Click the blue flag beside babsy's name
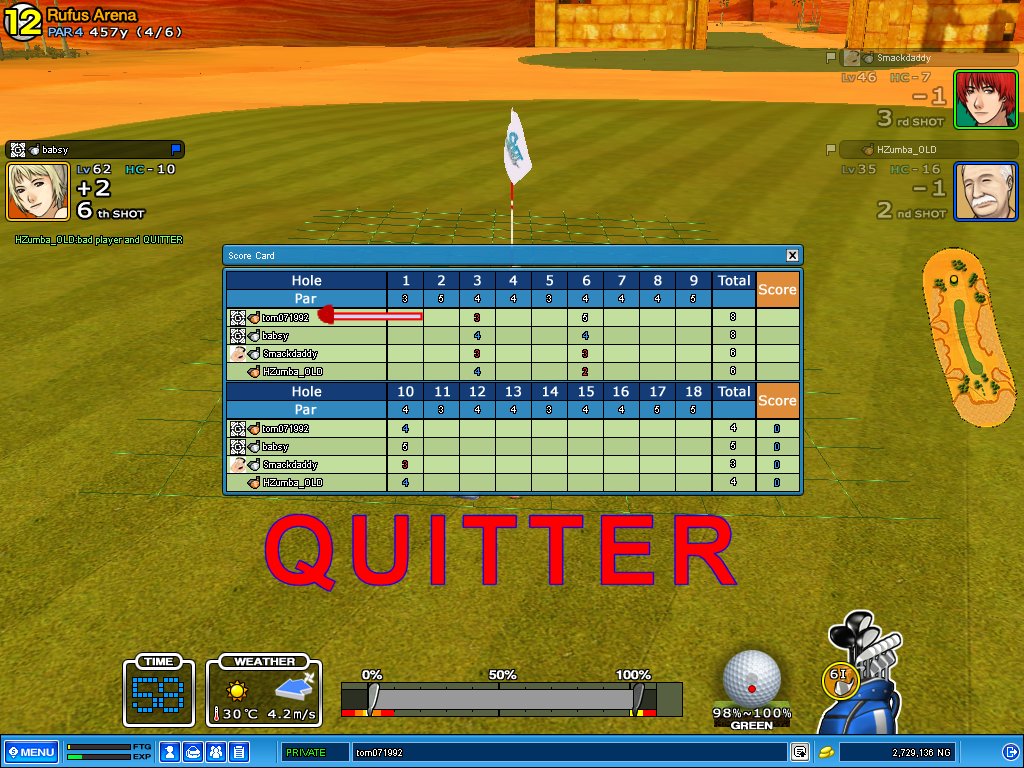The image size is (1024, 768). tap(177, 149)
